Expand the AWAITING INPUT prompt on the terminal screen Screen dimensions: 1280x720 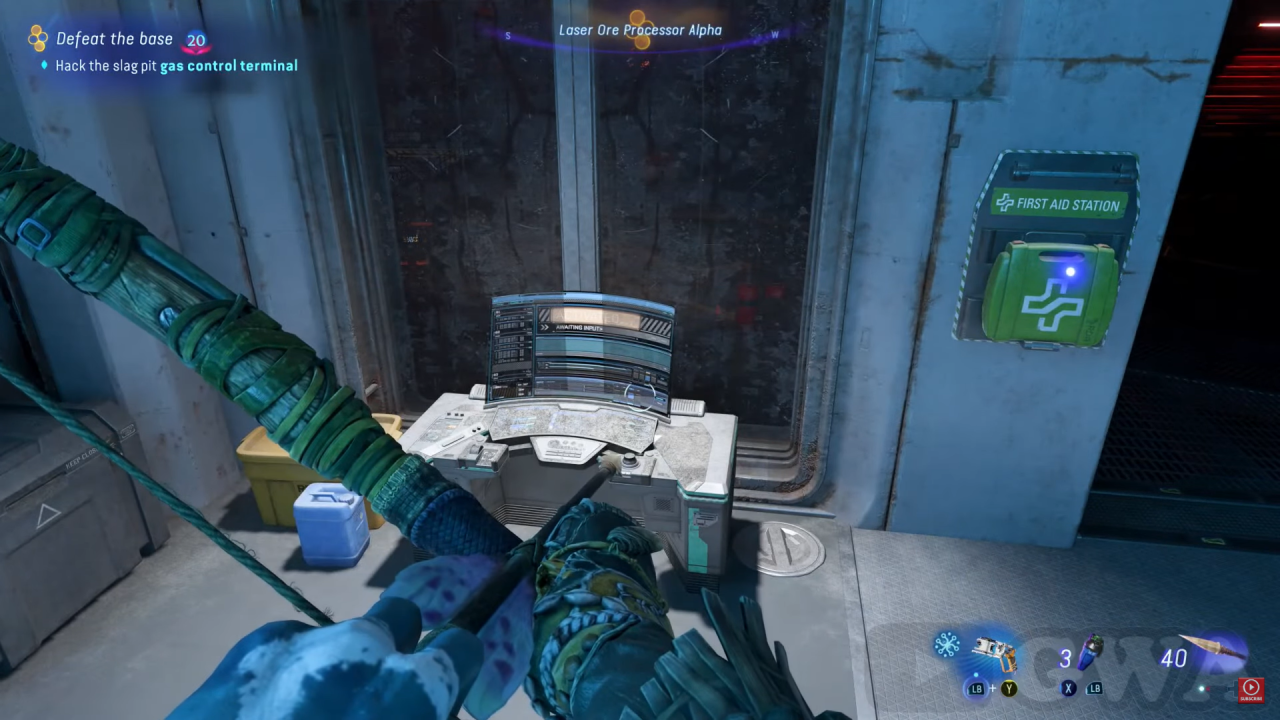[x=578, y=328]
